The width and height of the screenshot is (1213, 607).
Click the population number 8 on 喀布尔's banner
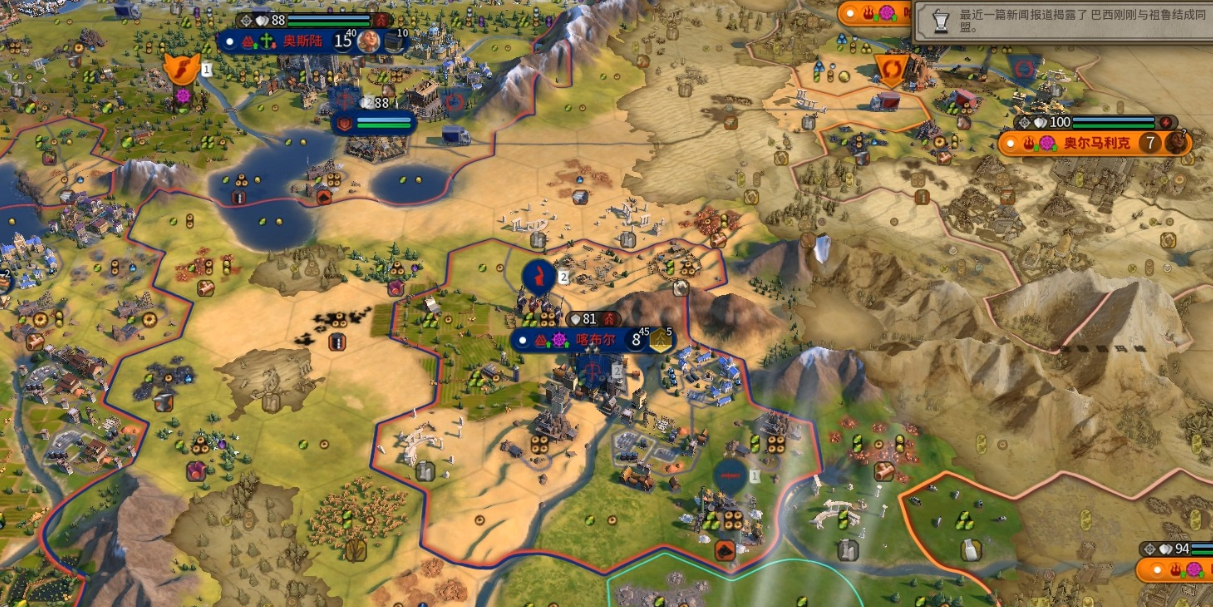[635, 340]
